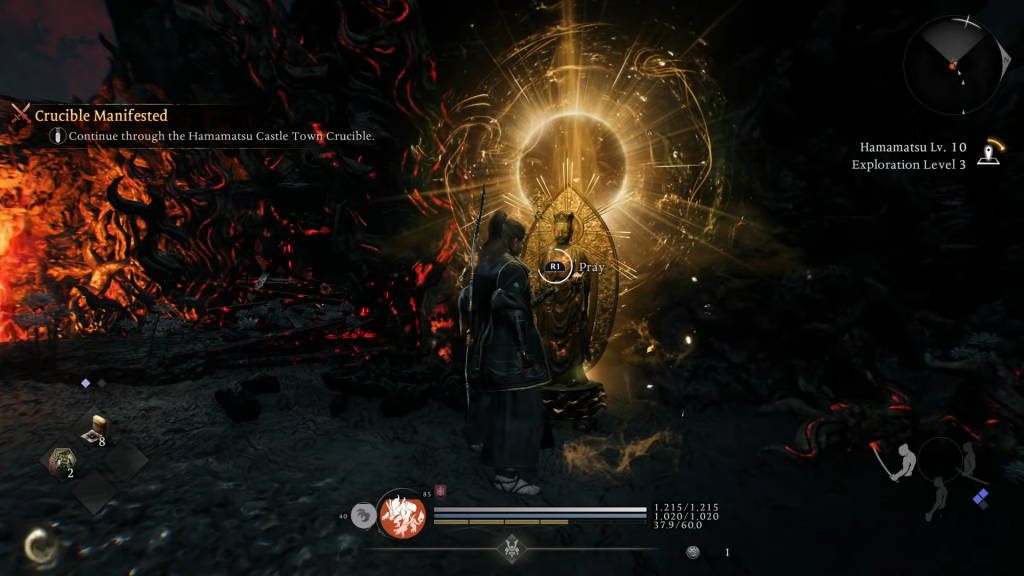Activate the orange guardian spirit emblem
This screenshot has width=1024, height=576.
[x=402, y=515]
